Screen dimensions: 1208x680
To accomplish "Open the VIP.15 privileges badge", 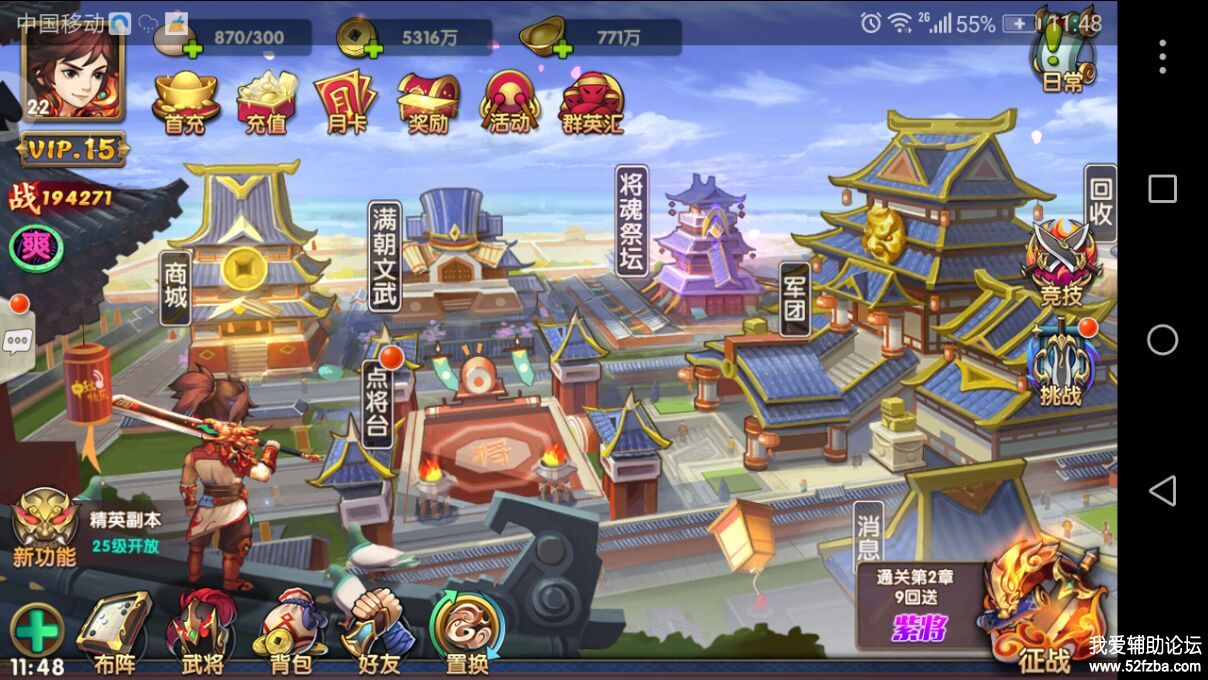I will tap(73, 150).
